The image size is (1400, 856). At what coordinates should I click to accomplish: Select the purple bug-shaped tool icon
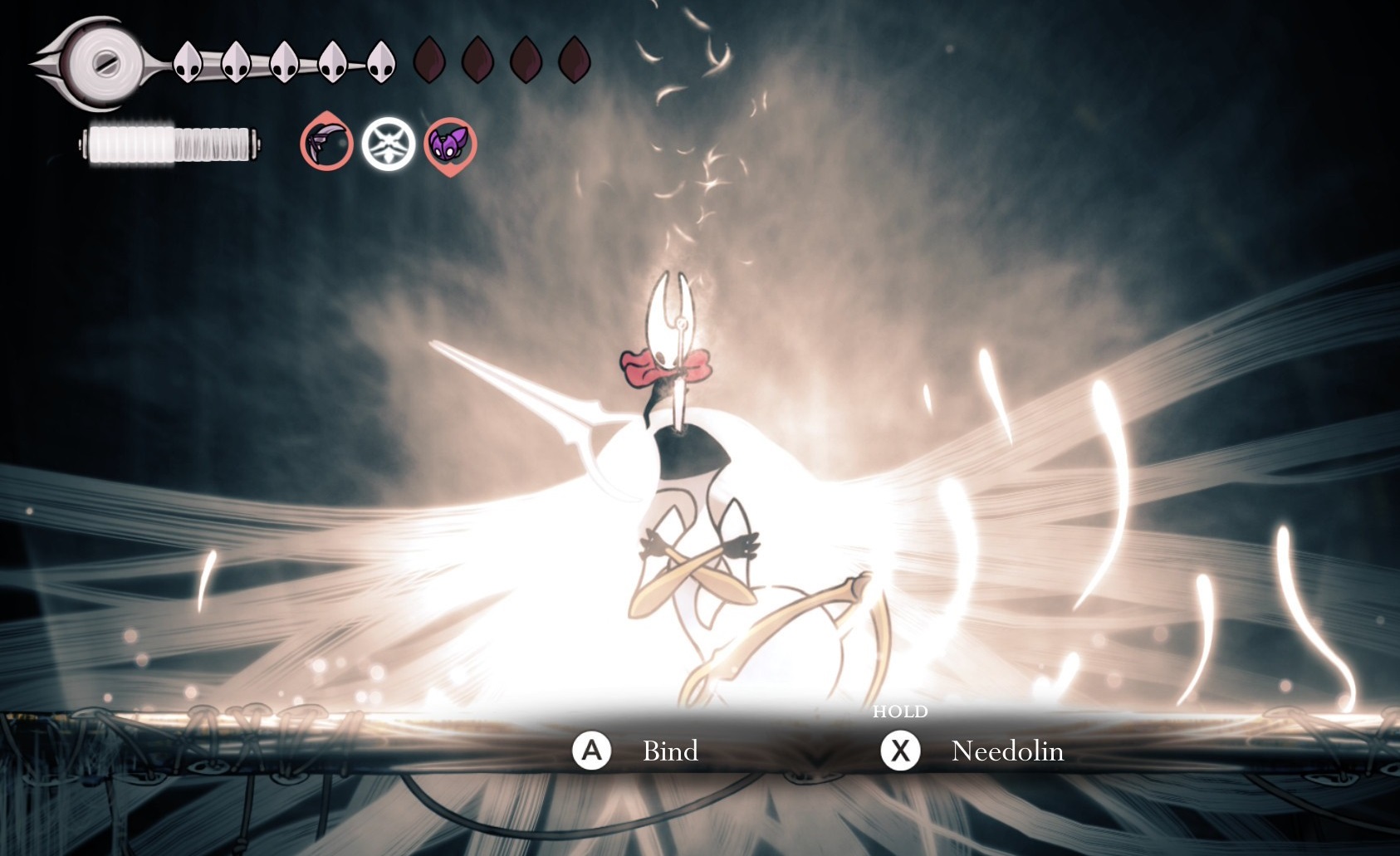(x=451, y=144)
